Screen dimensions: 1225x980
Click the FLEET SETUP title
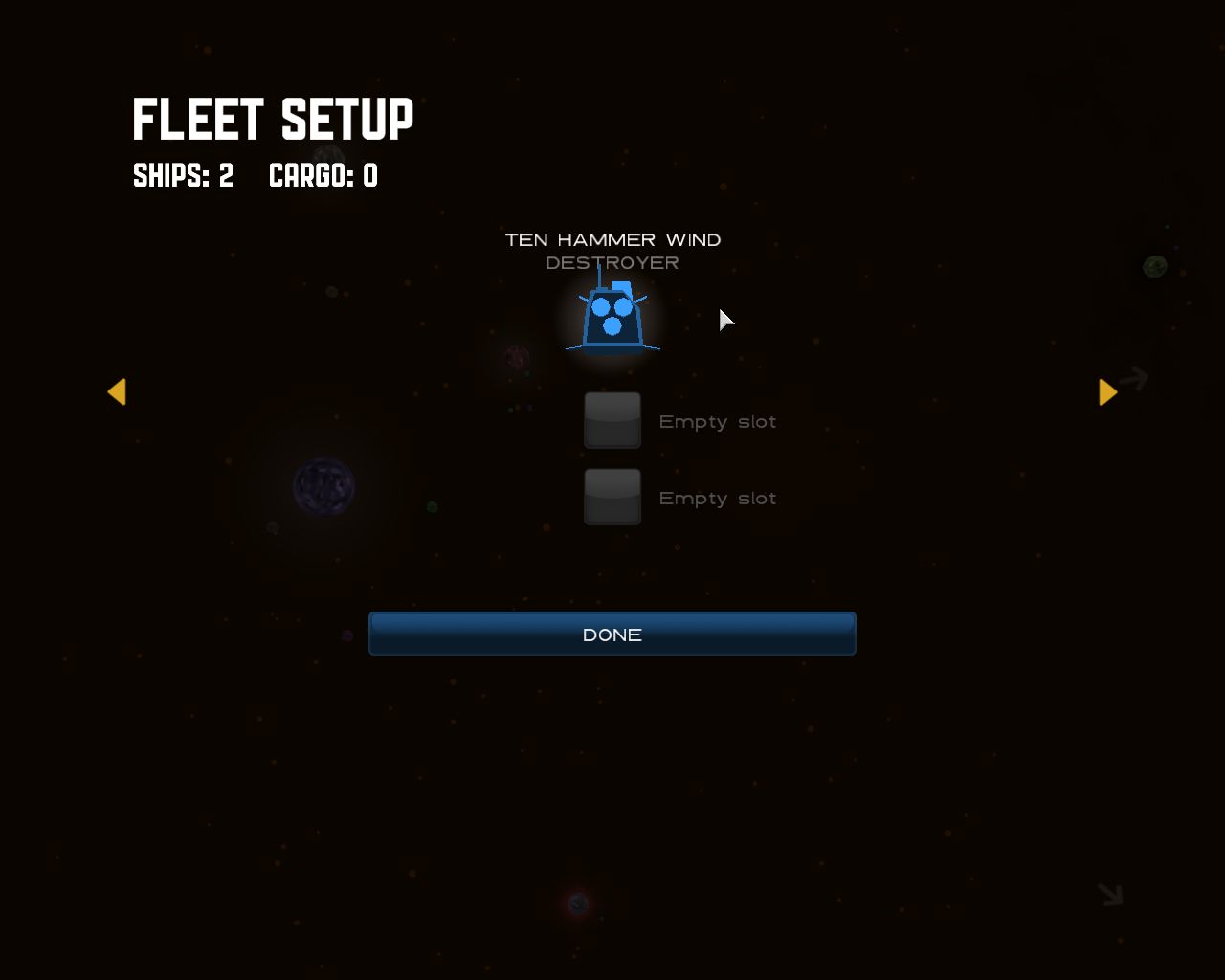tap(273, 117)
